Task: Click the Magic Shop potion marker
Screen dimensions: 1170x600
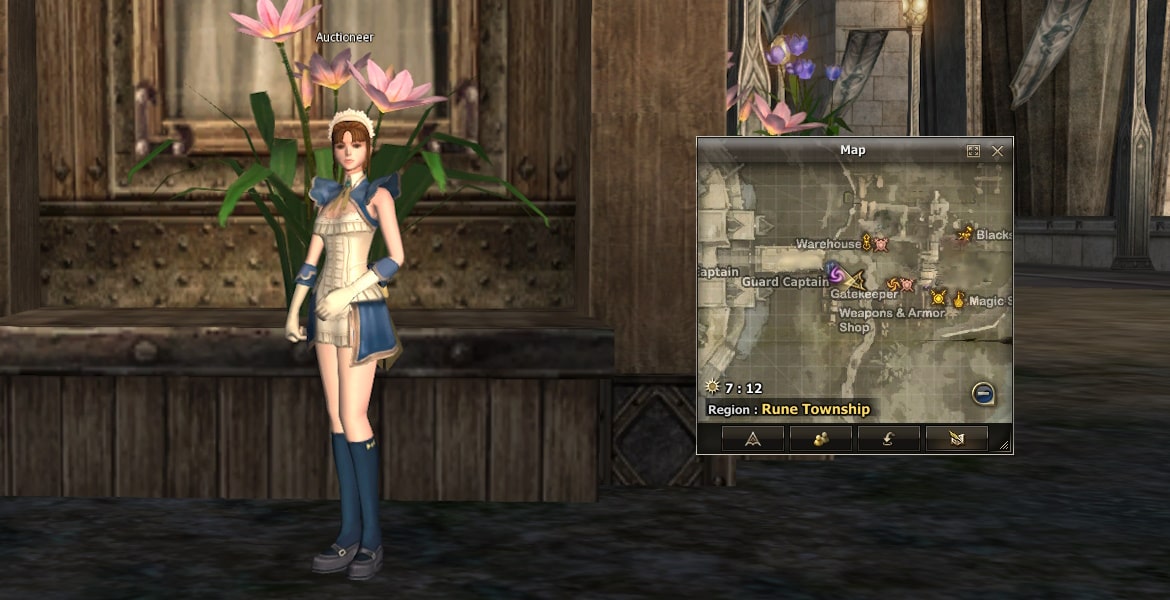Action: point(959,299)
